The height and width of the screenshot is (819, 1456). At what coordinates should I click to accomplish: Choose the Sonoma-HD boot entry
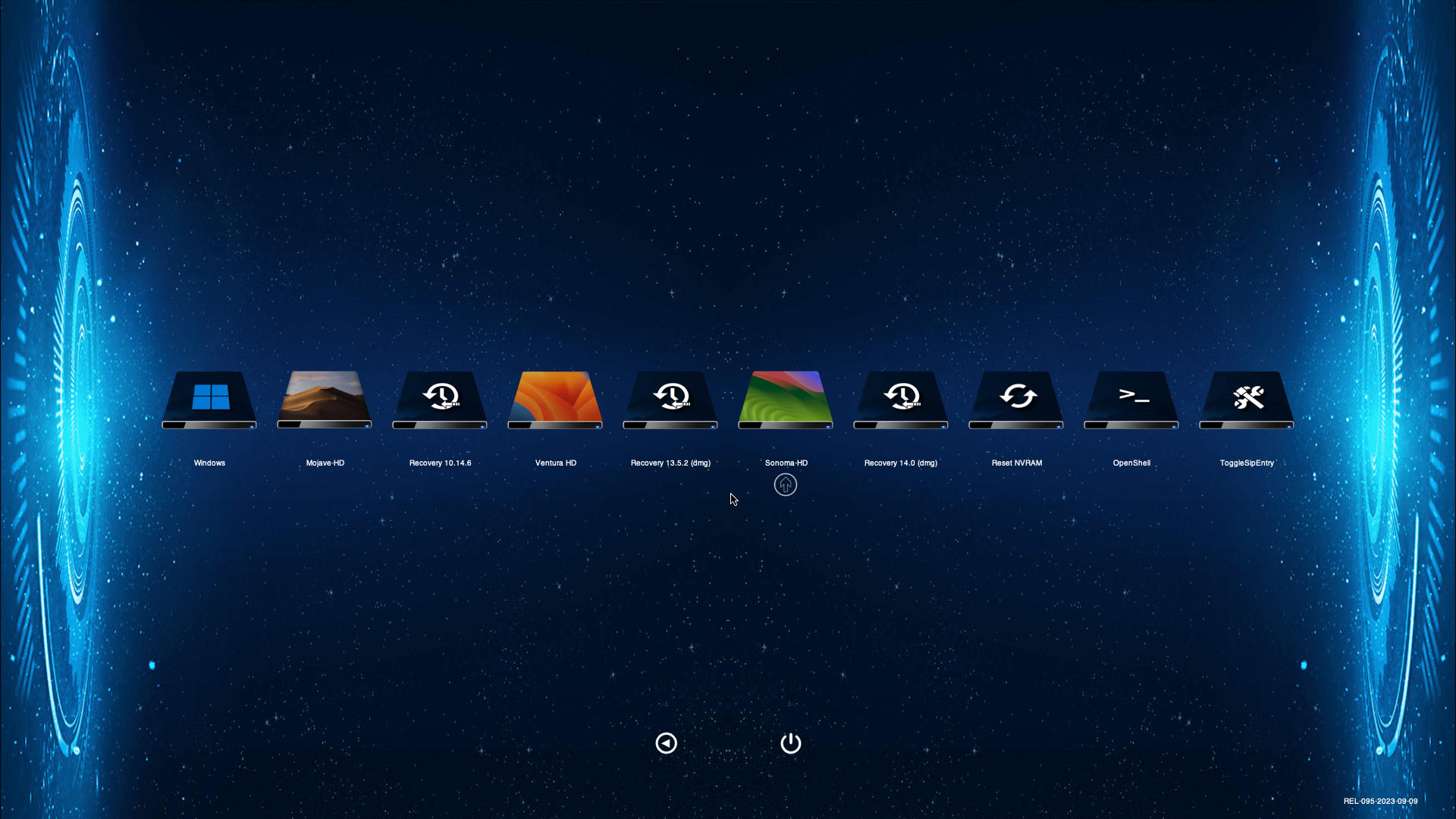[x=786, y=400]
